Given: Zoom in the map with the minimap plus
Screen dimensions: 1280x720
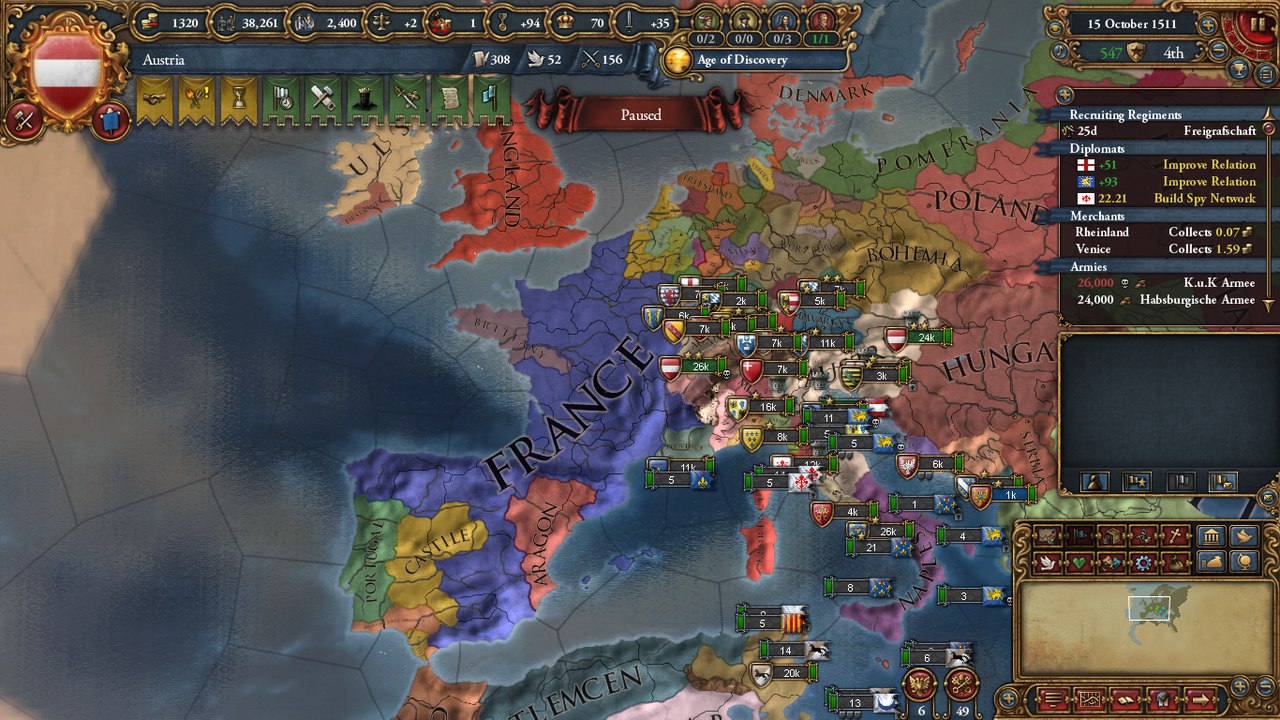Looking at the screenshot, I should click(1239, 686).
